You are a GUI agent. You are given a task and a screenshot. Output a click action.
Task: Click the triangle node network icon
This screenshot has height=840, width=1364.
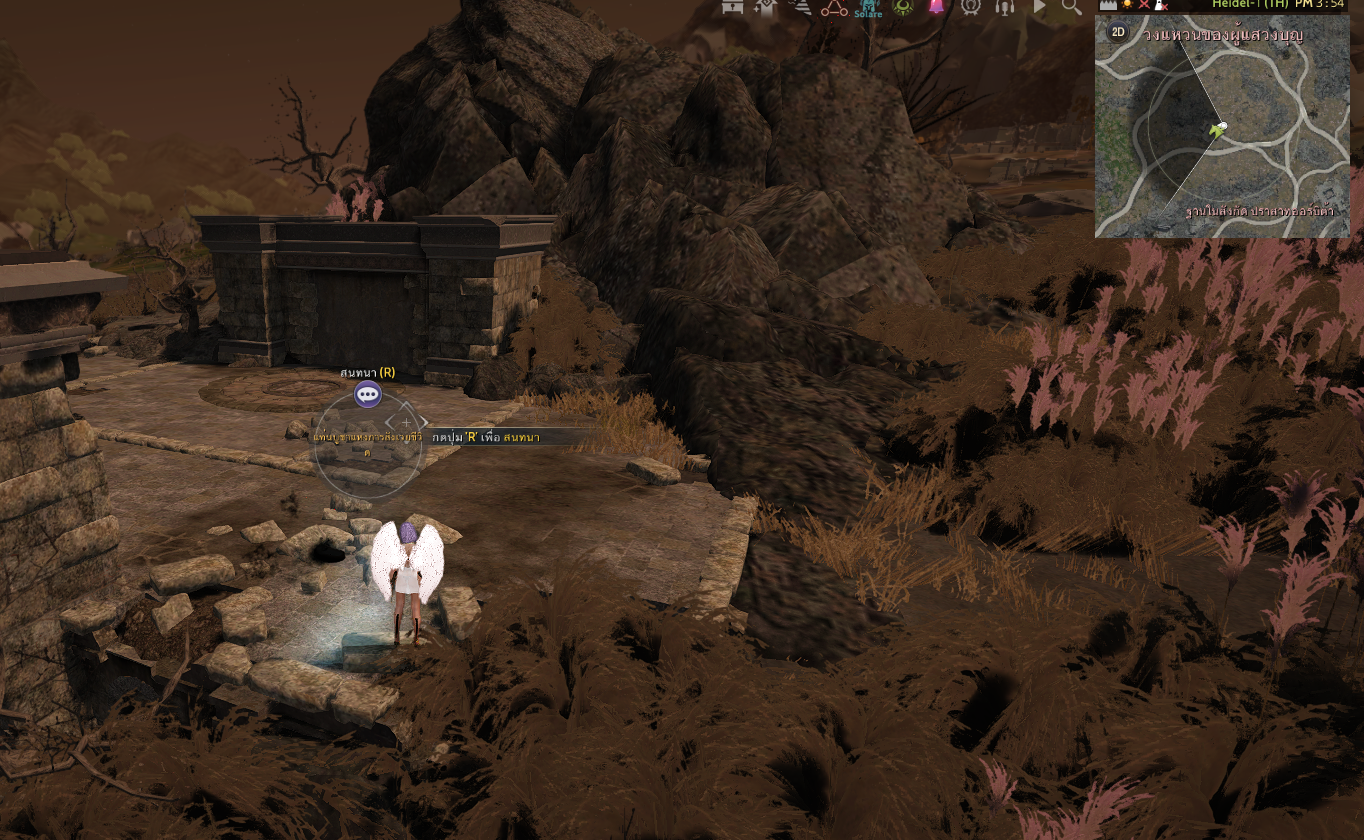coord(833,8)
